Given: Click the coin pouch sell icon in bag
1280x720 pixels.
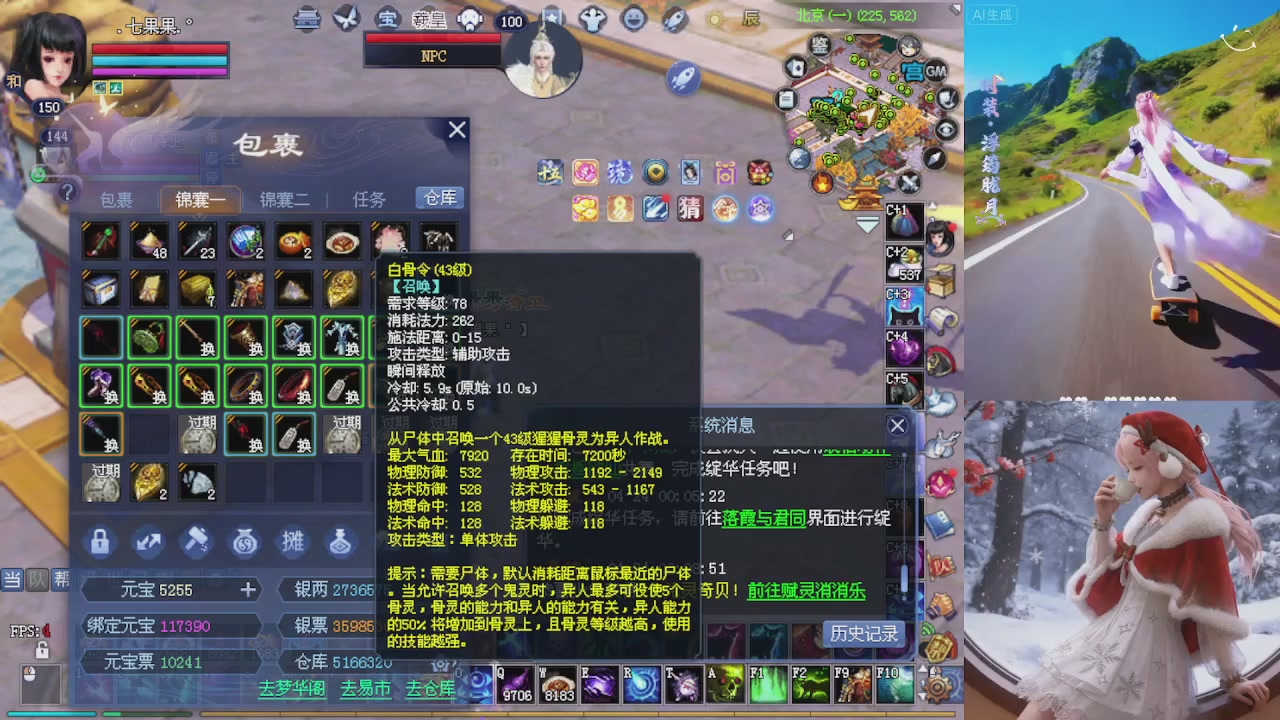Looking at the screenshot, I should (x=246, y=541).
